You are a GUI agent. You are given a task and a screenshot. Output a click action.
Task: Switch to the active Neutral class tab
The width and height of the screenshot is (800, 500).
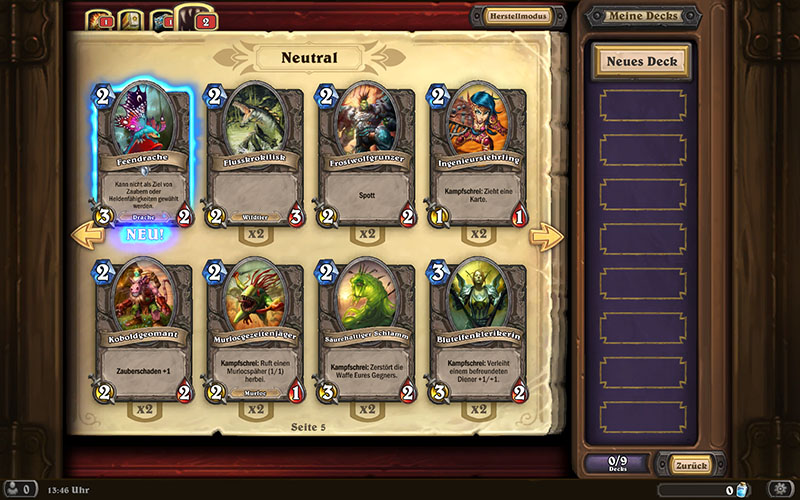pyautogui.click(x=191, y=17)
